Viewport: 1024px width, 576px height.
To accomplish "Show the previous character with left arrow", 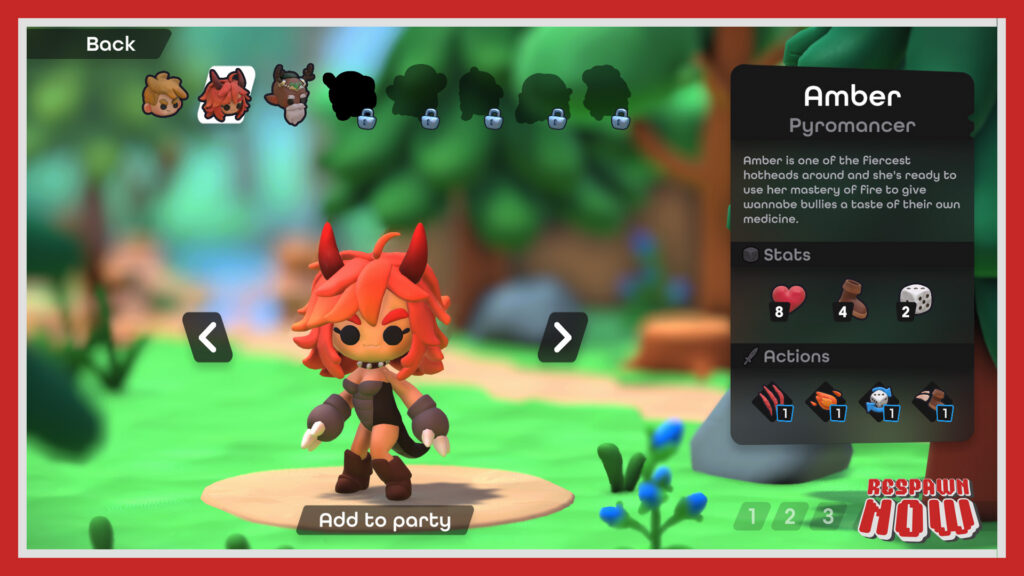I will tap(207, 338).
